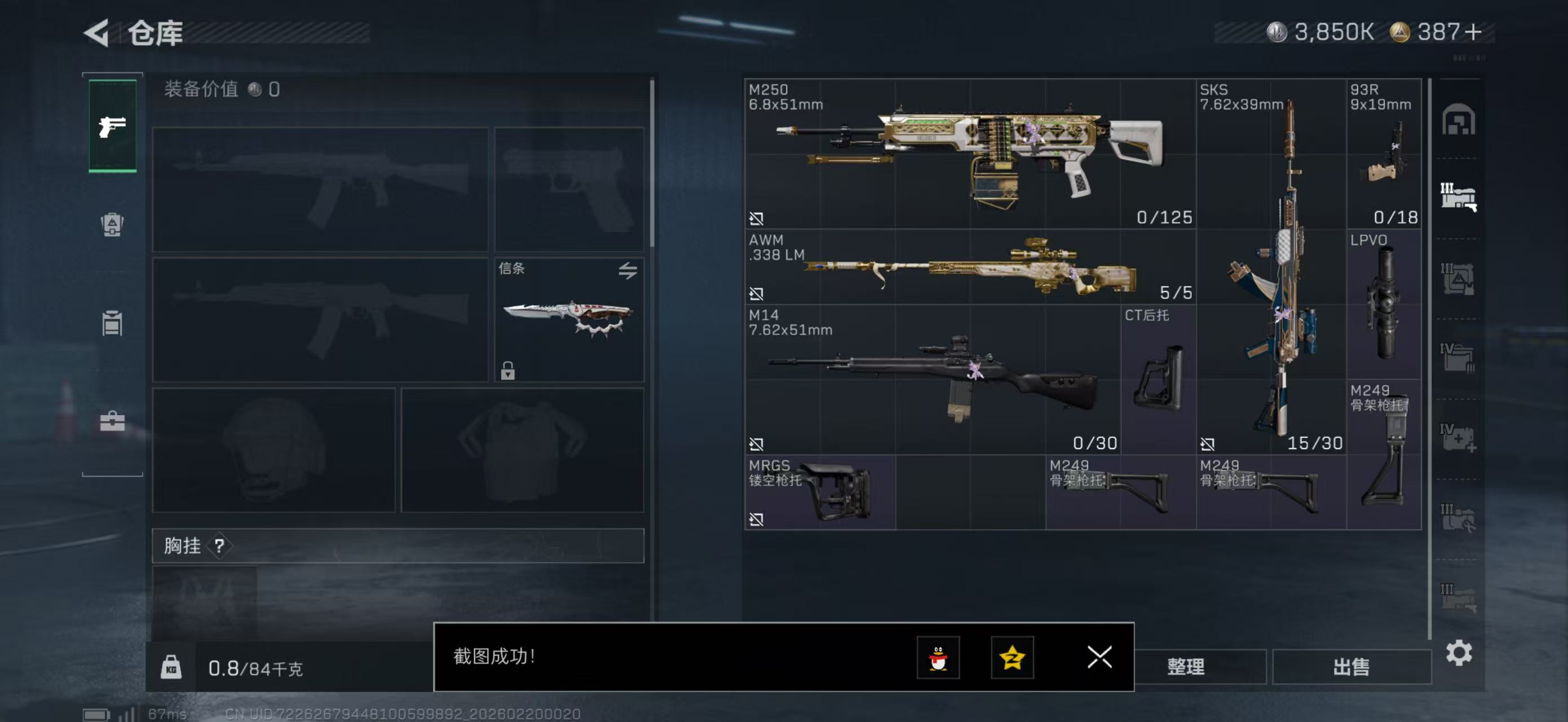This screenshot has width=1568, height=722.
Task: Open the 出售 sell button
Action: tap(1351, 667)
